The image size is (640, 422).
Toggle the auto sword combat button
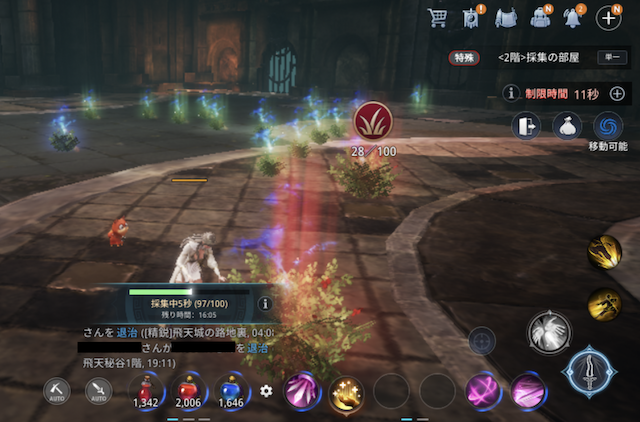98,391
